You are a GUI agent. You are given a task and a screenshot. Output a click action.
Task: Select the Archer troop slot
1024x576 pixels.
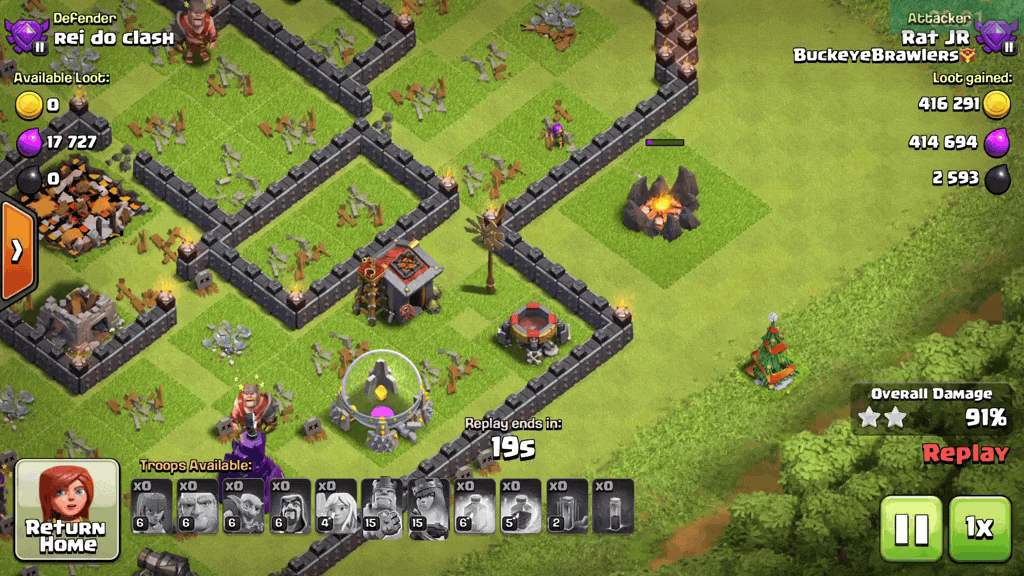click(x=152, y=505)
